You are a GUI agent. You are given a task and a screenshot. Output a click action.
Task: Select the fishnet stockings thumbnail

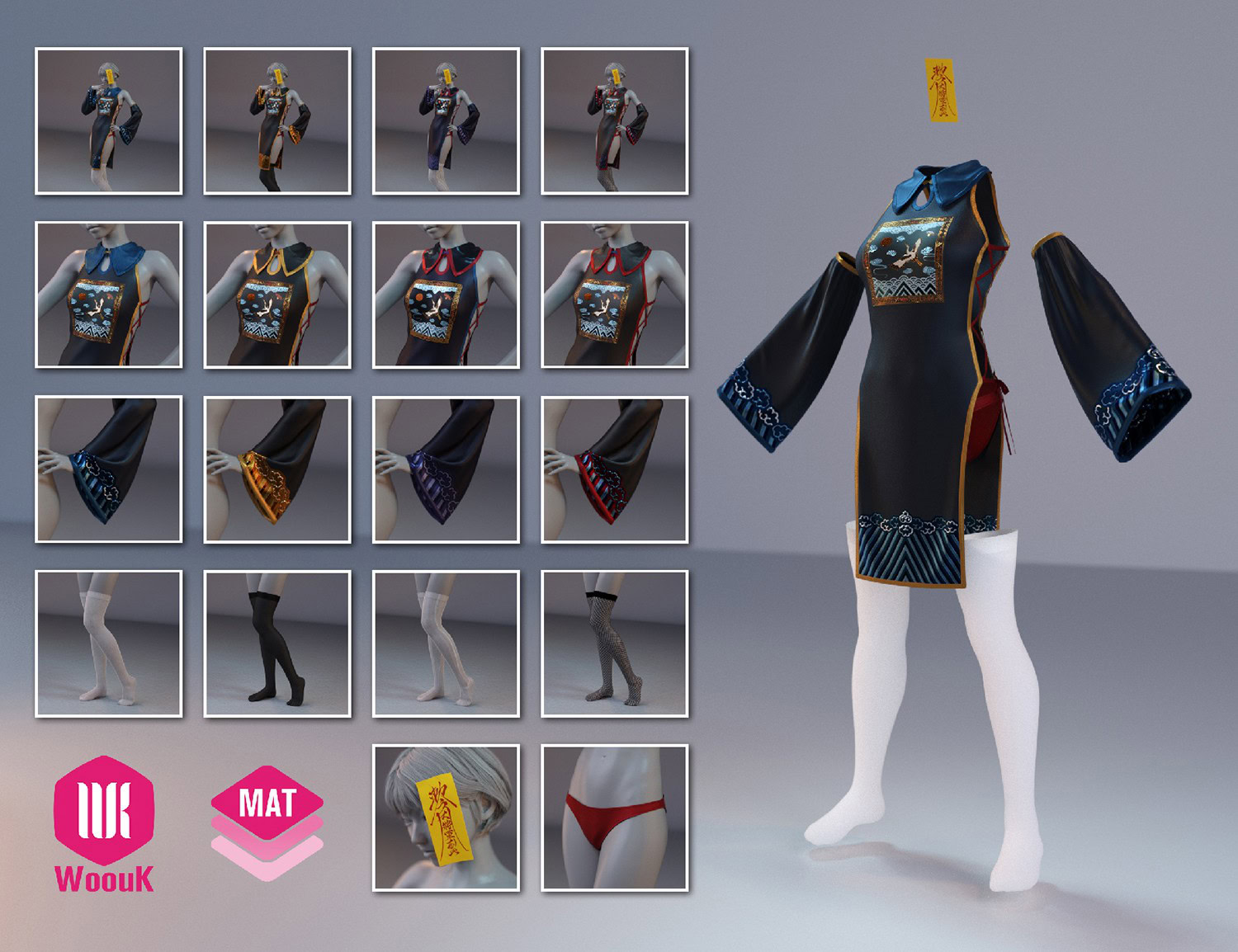point(614,643)
